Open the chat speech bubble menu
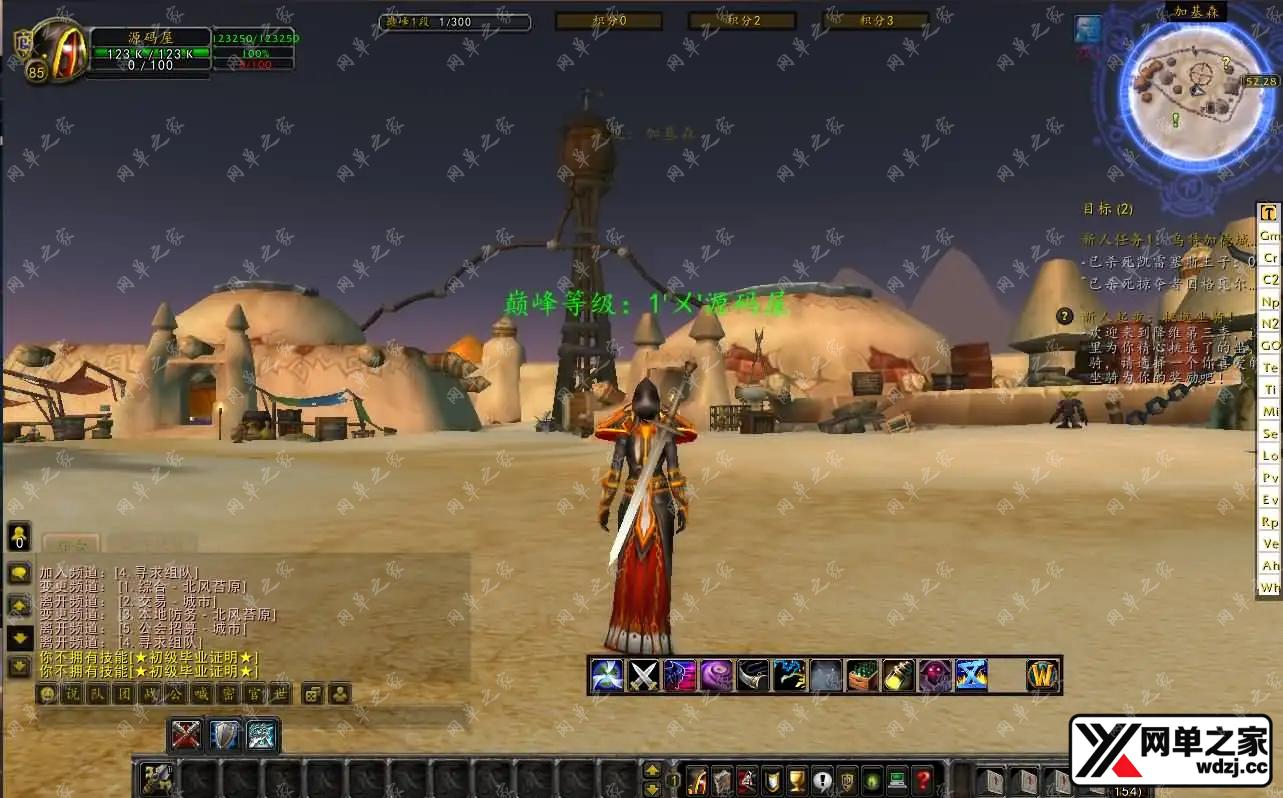 (x=19, y=574)
